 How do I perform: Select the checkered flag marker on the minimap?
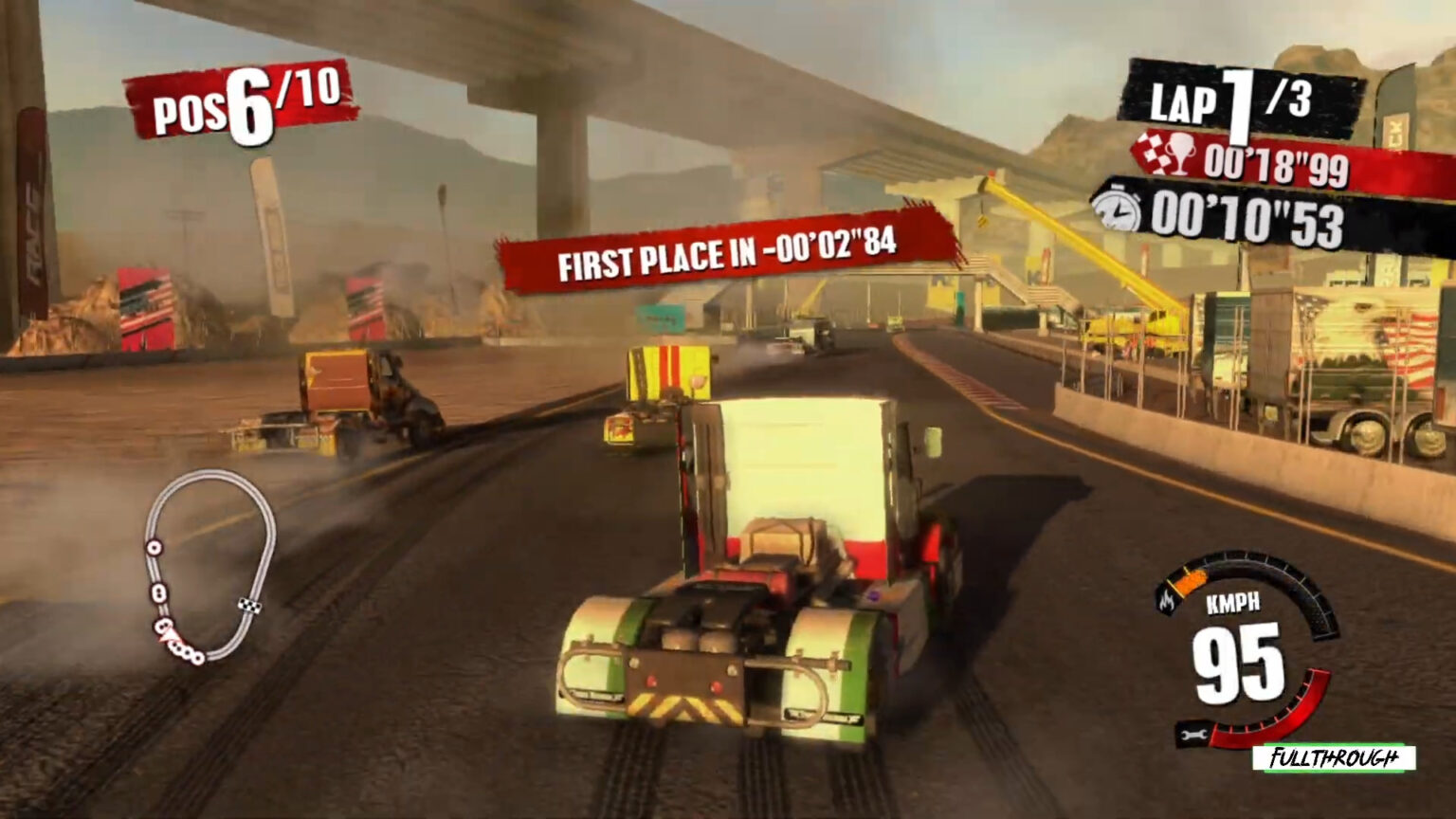coord(250,605)
